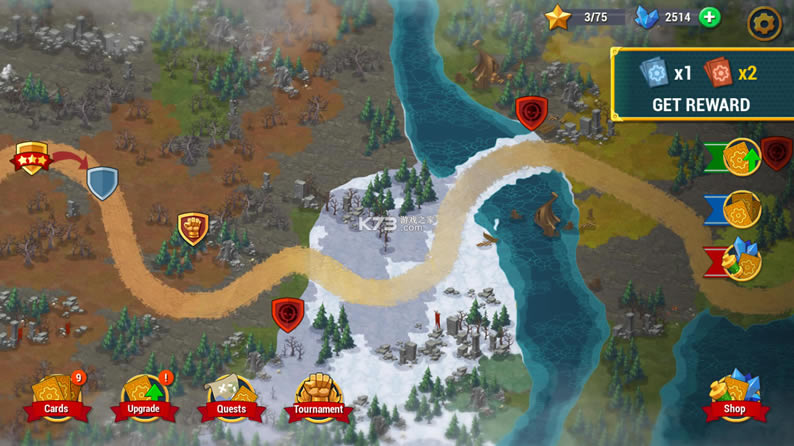
Task: Enter the Tournament mode
Action: point(318,398)
